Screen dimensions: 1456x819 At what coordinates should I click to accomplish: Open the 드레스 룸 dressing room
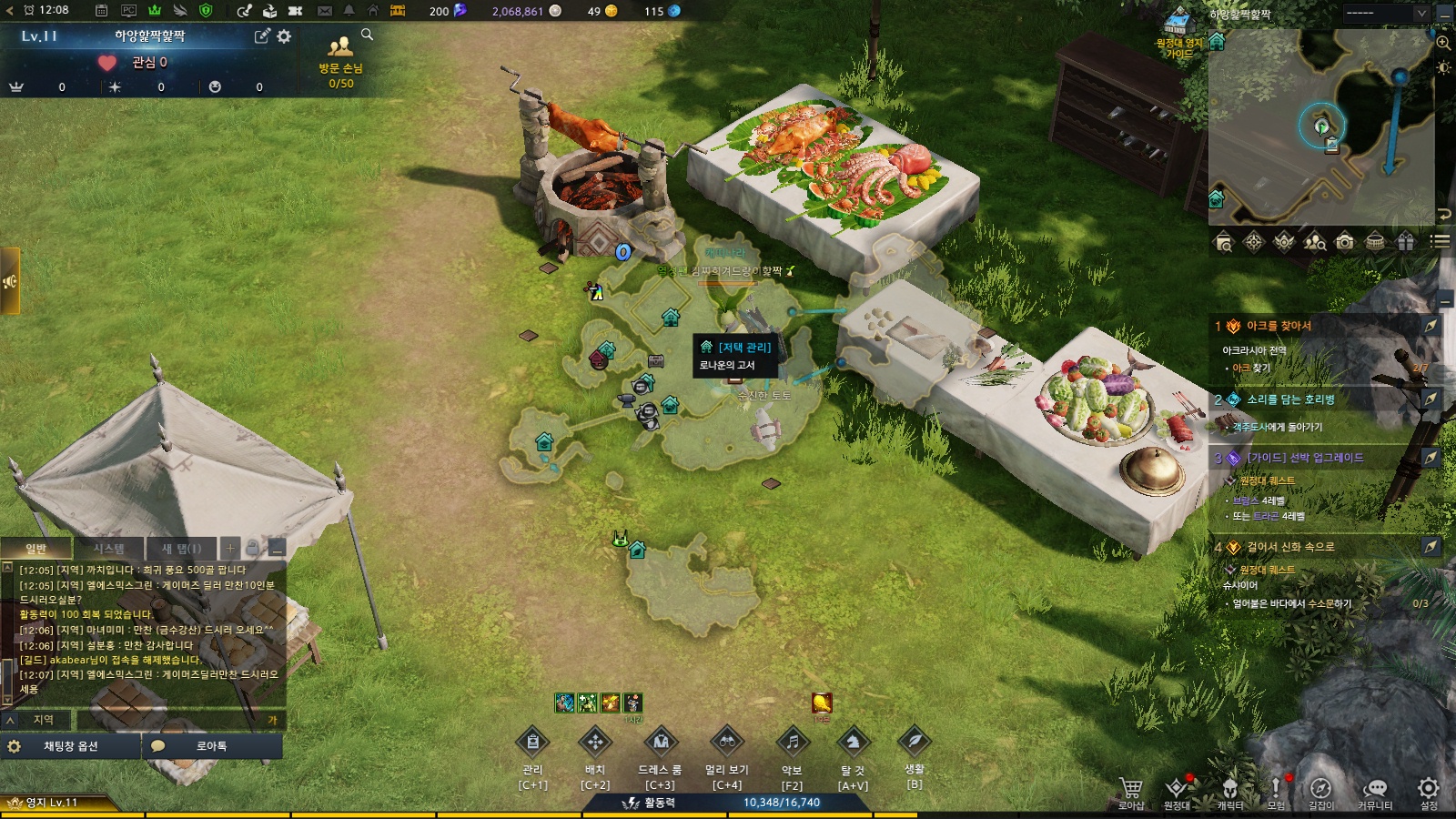pyautogui.click(x=661, y=743)
